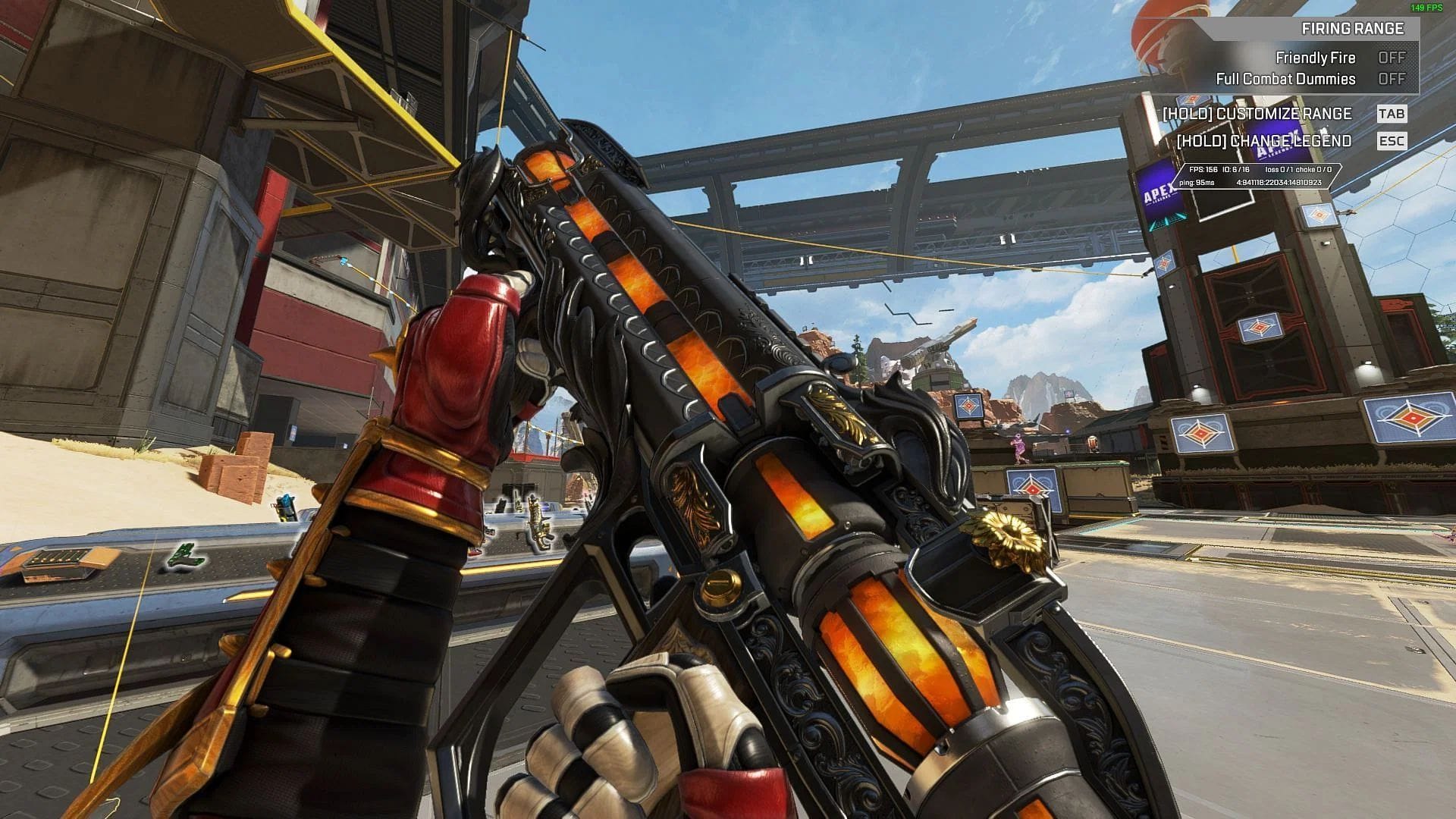Click the ping: 95ms indicator
This screenshot has width=1456, height=819.
point(1197,183)
